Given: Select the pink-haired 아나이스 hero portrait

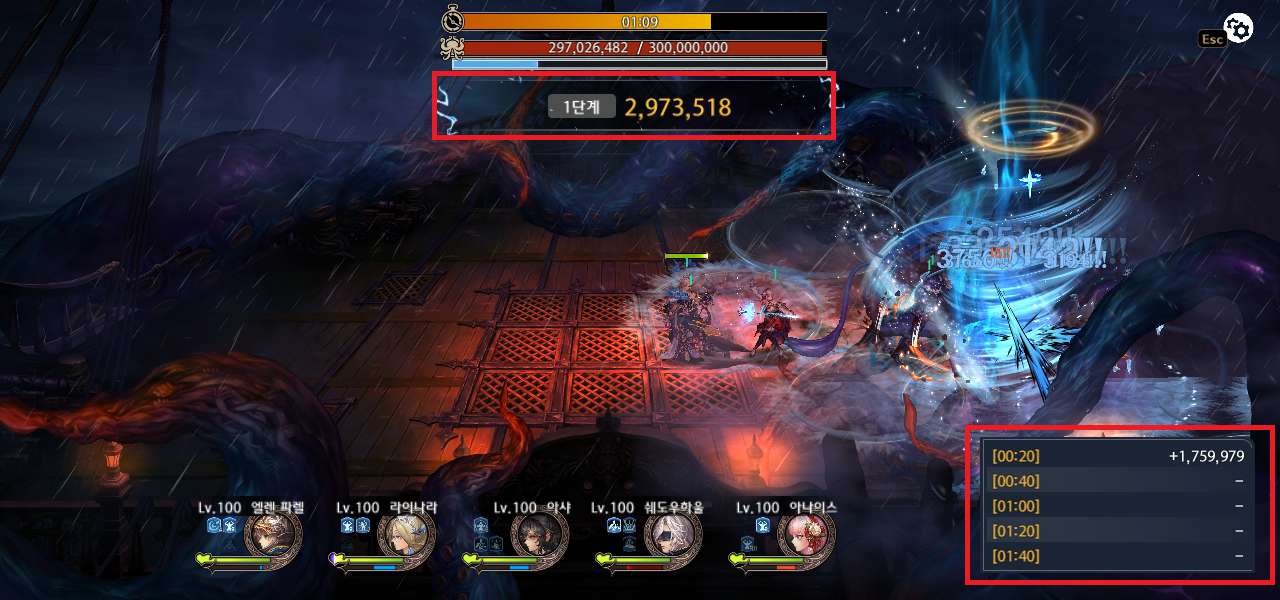Looking at the screenshot, I should tap(806, 536).
